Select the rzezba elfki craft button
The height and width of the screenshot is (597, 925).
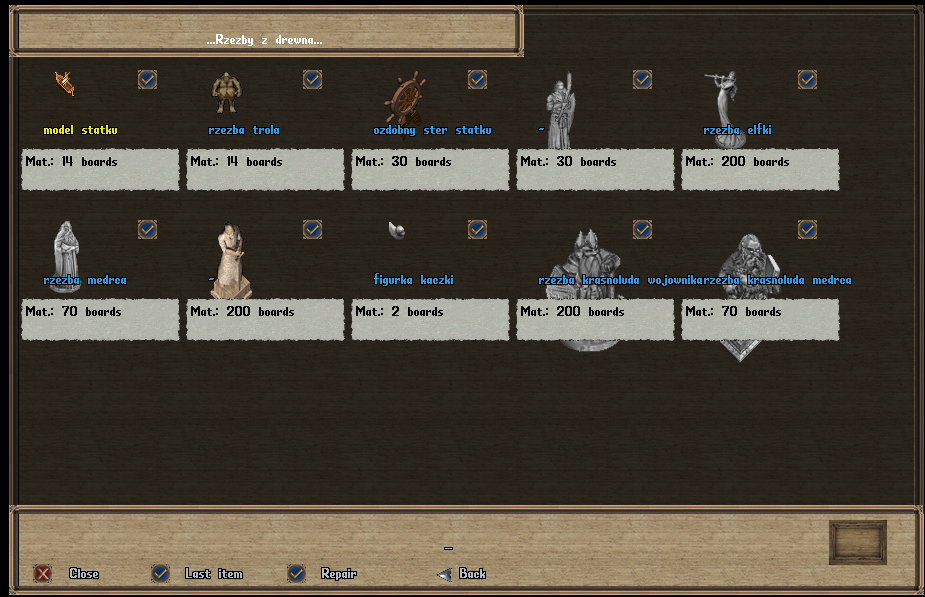(807, 79)
